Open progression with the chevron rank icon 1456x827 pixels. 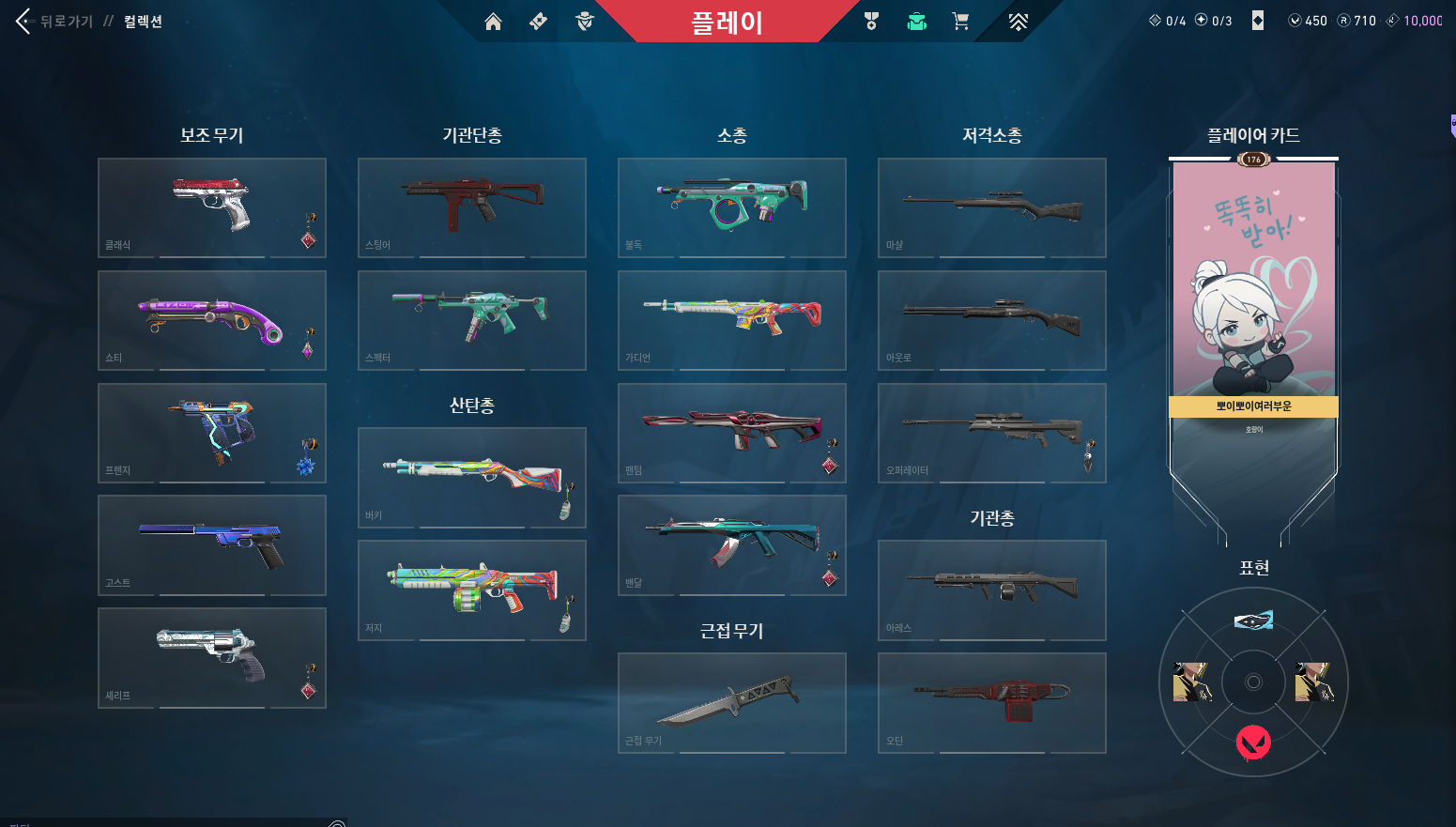pyautogui.click(x=1019, y=20)
